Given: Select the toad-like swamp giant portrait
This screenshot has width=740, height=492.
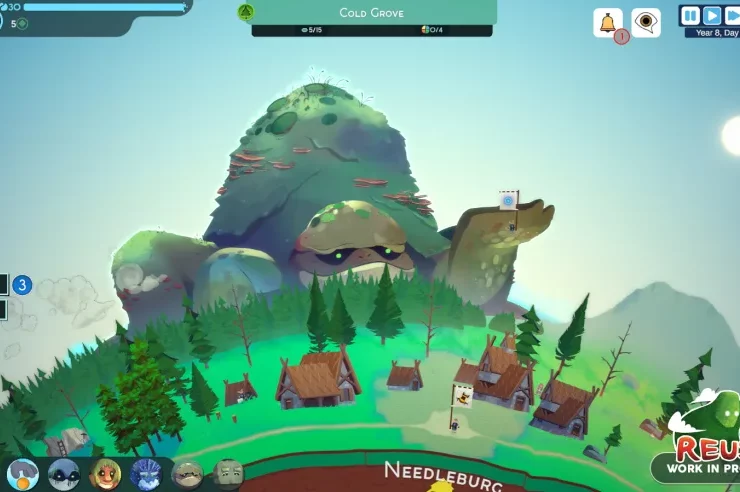Looking at the screenshot, I should (187, 473).
